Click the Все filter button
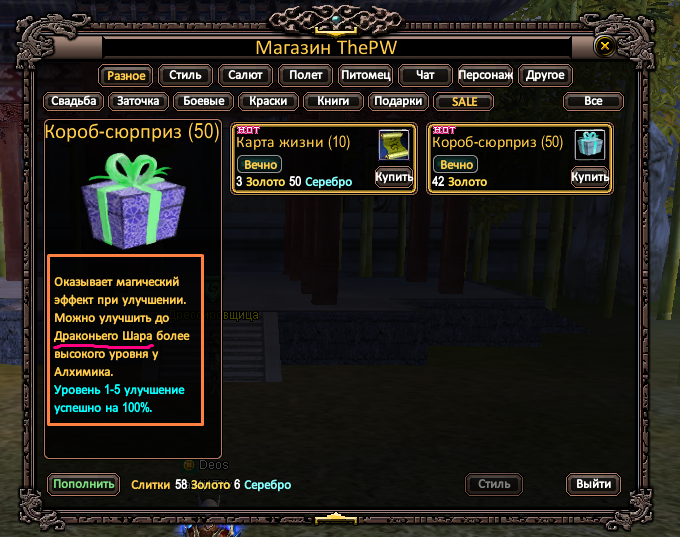Image resolution: width=680 pixels, height=537 pixels. [593, 101]
